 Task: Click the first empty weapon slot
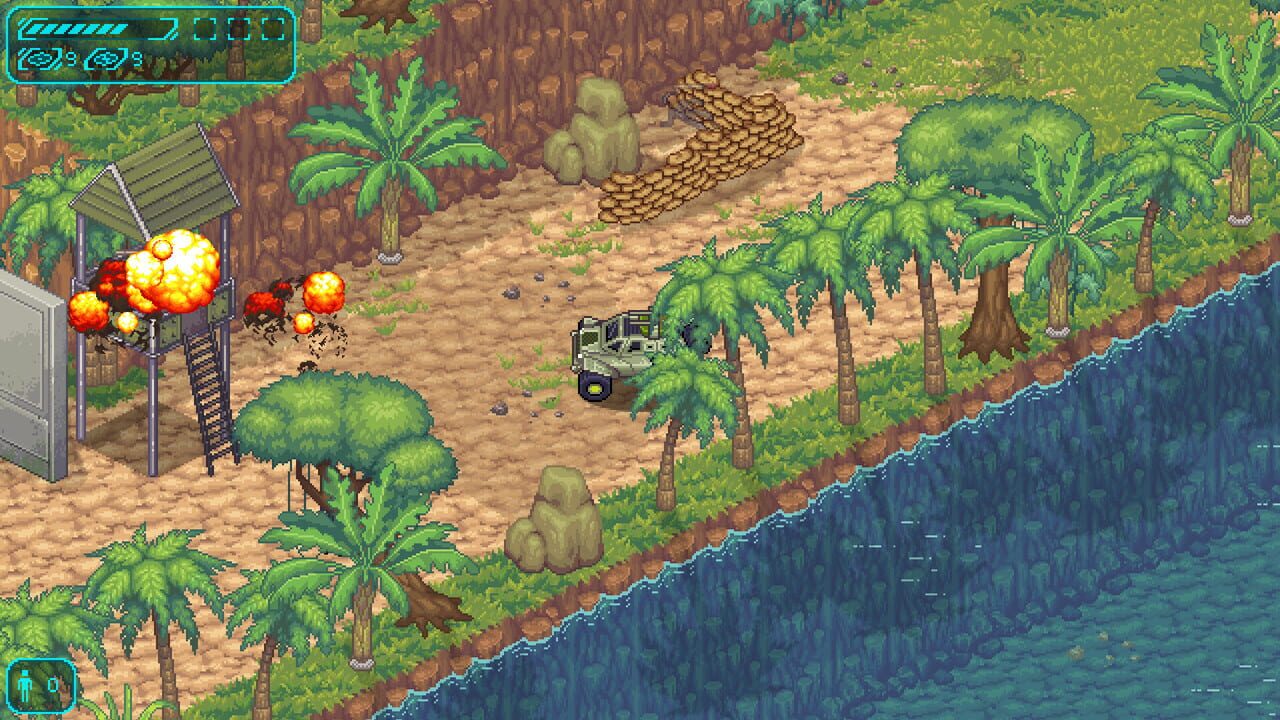click(x=205, y=28)
